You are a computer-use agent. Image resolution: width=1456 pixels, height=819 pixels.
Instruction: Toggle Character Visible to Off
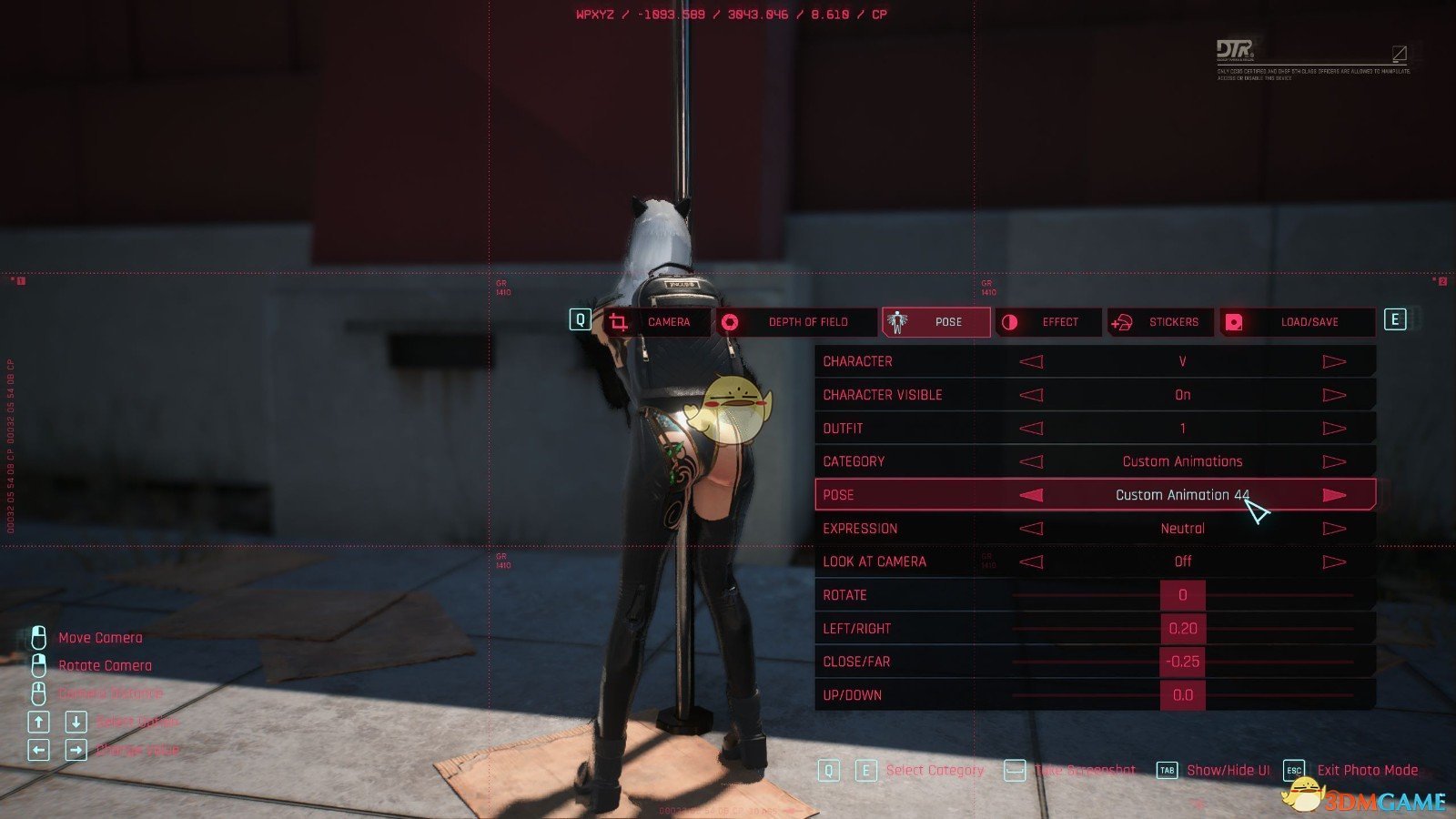(x=1033, y=394)
